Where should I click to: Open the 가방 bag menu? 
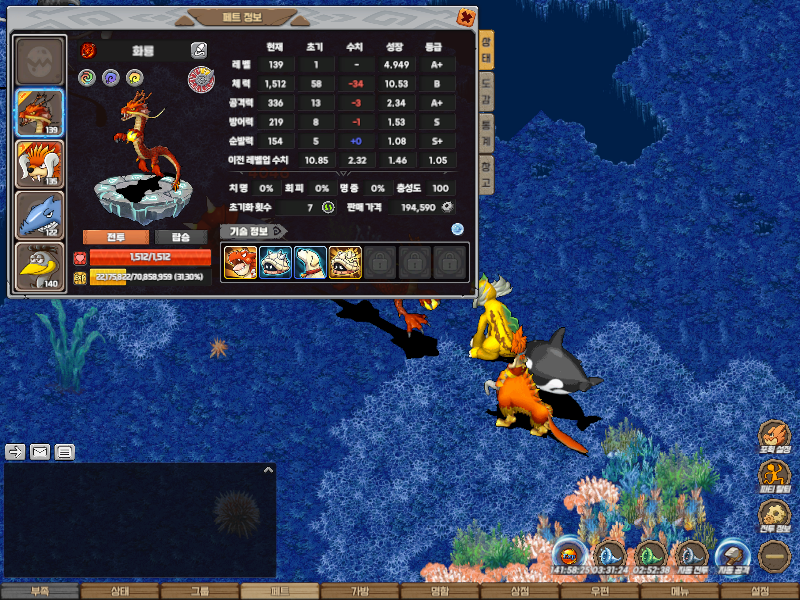pyautogui.click(x=359, y=592)
